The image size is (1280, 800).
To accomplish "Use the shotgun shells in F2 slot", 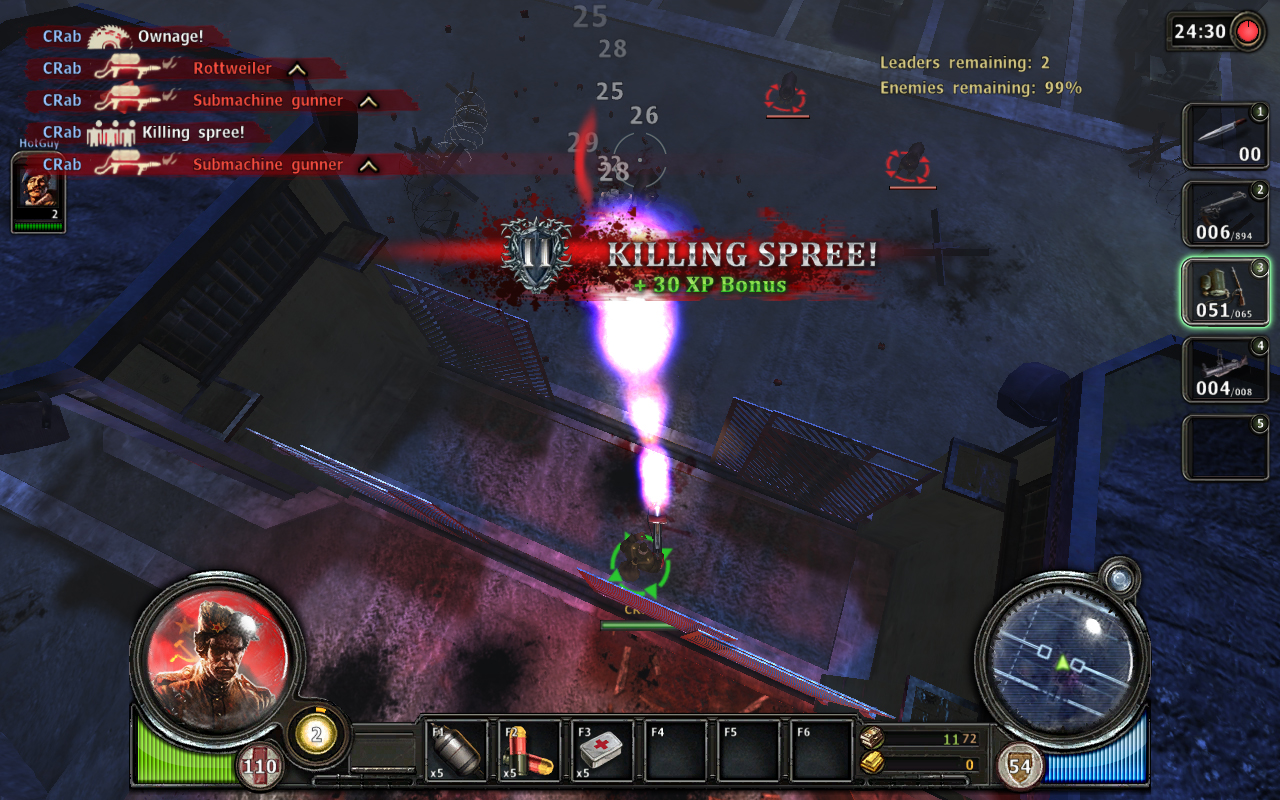I will 530,750.
